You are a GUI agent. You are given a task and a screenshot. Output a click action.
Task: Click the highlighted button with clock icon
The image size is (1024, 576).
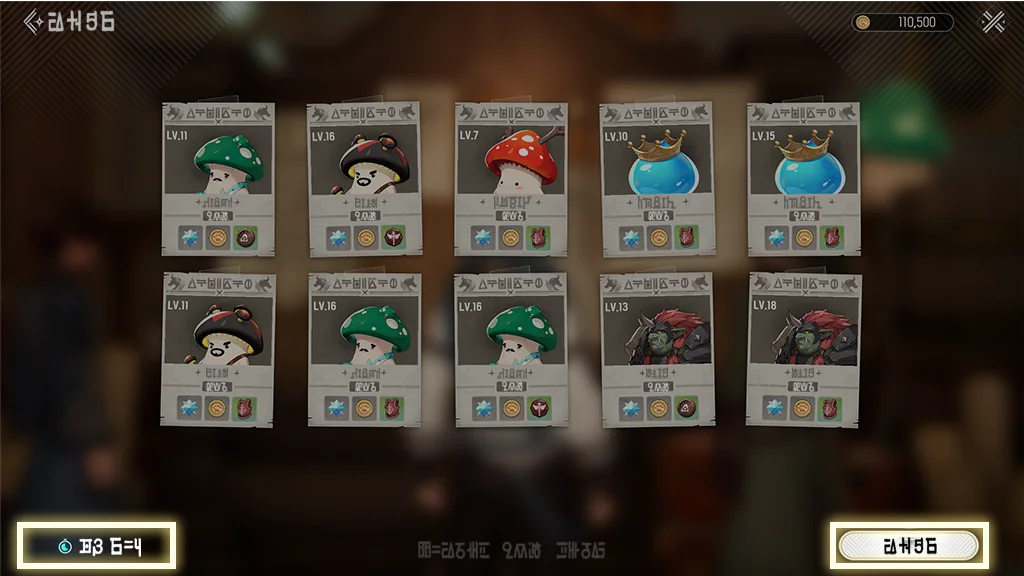pyautogui.click(x=97, y=546)
